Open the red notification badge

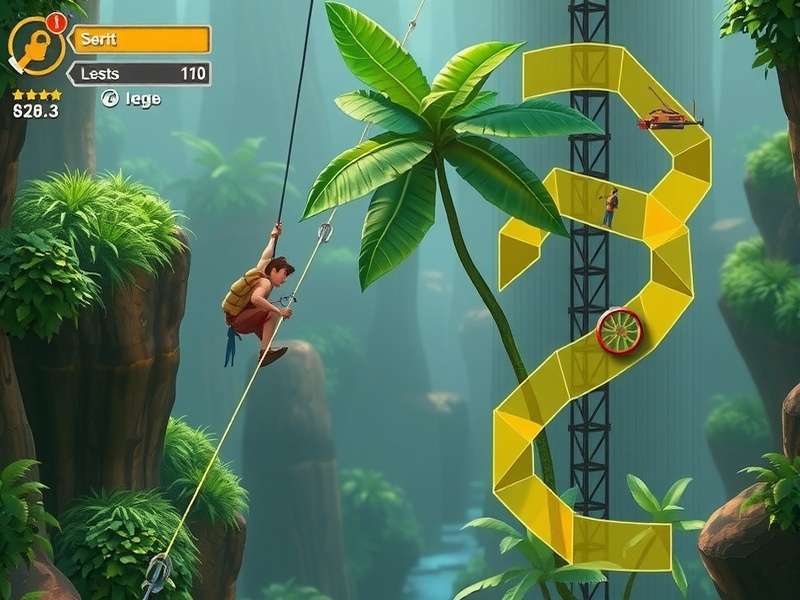[54, 20]
